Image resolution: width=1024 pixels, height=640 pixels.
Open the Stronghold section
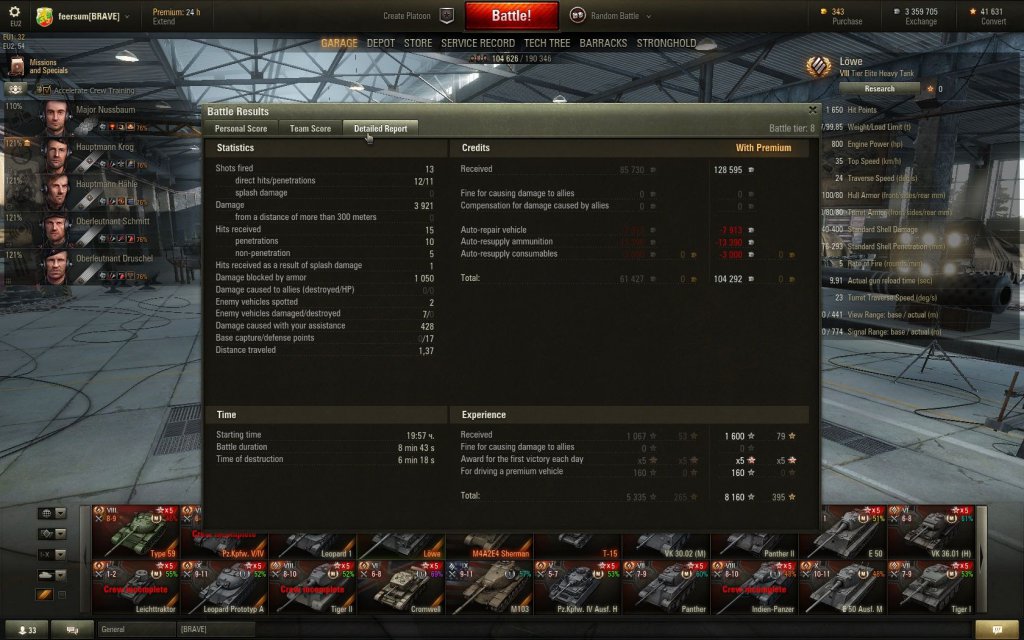(666, 43)
